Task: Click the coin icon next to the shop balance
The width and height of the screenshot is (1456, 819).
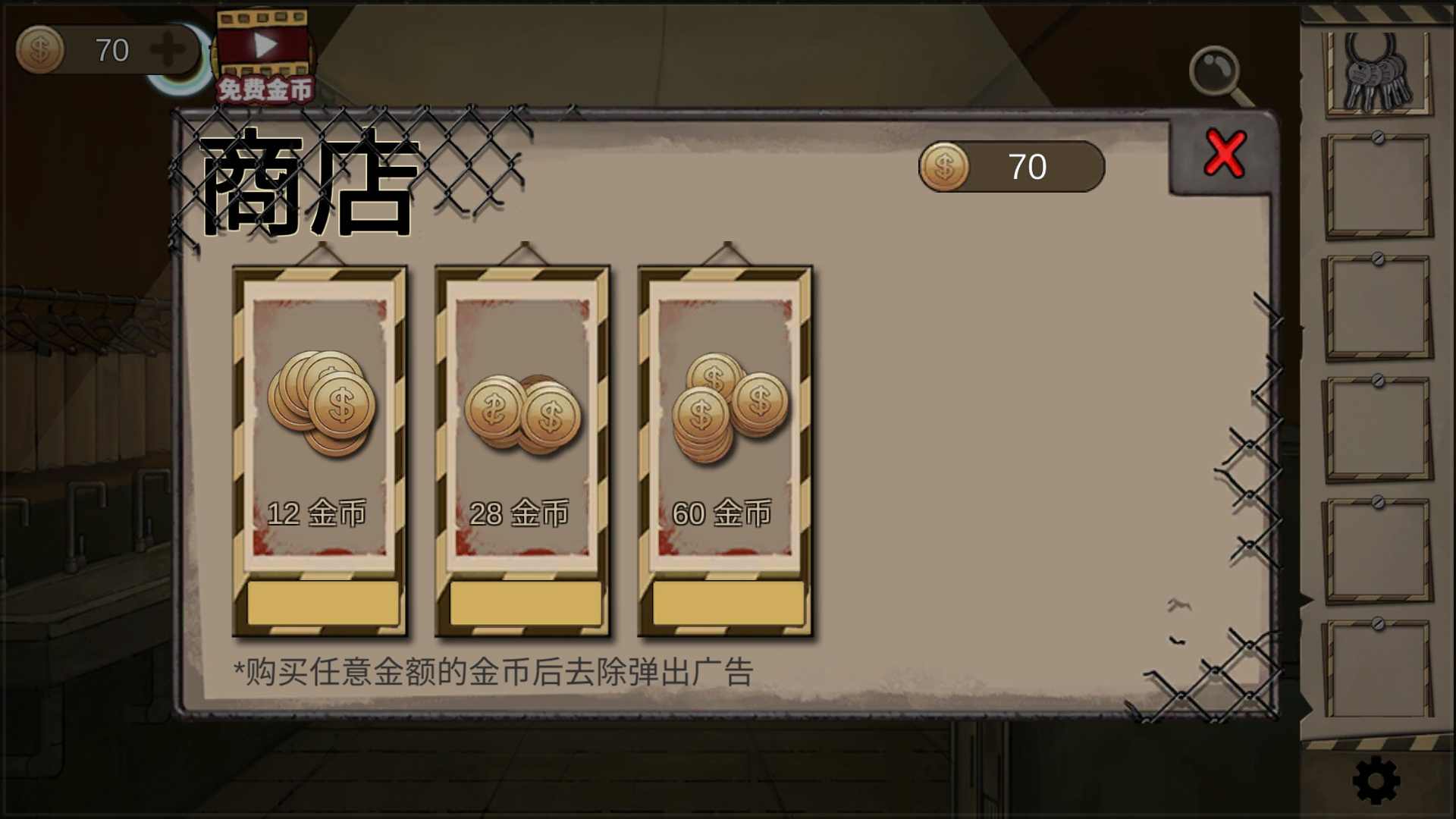Action: click(x=946, y=165)
